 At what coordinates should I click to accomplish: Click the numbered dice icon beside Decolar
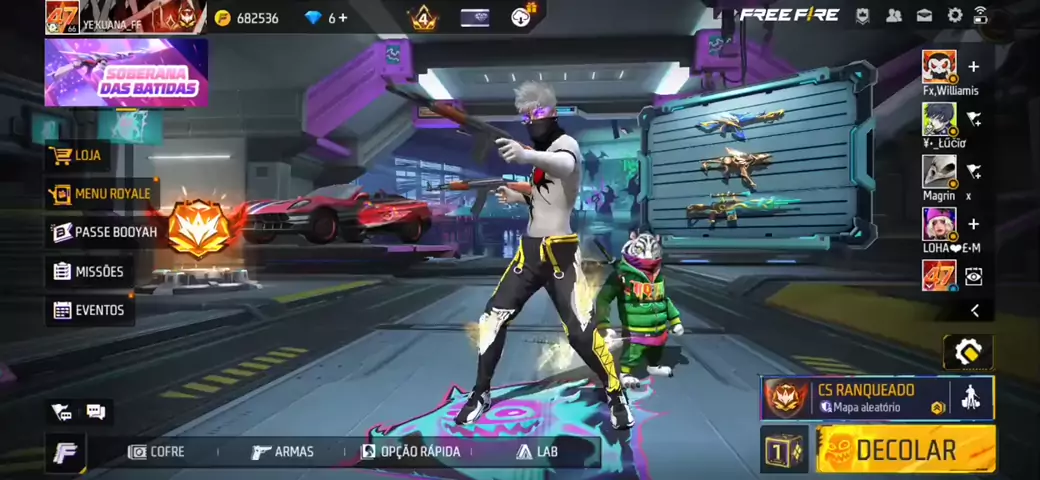coord(784,450)
